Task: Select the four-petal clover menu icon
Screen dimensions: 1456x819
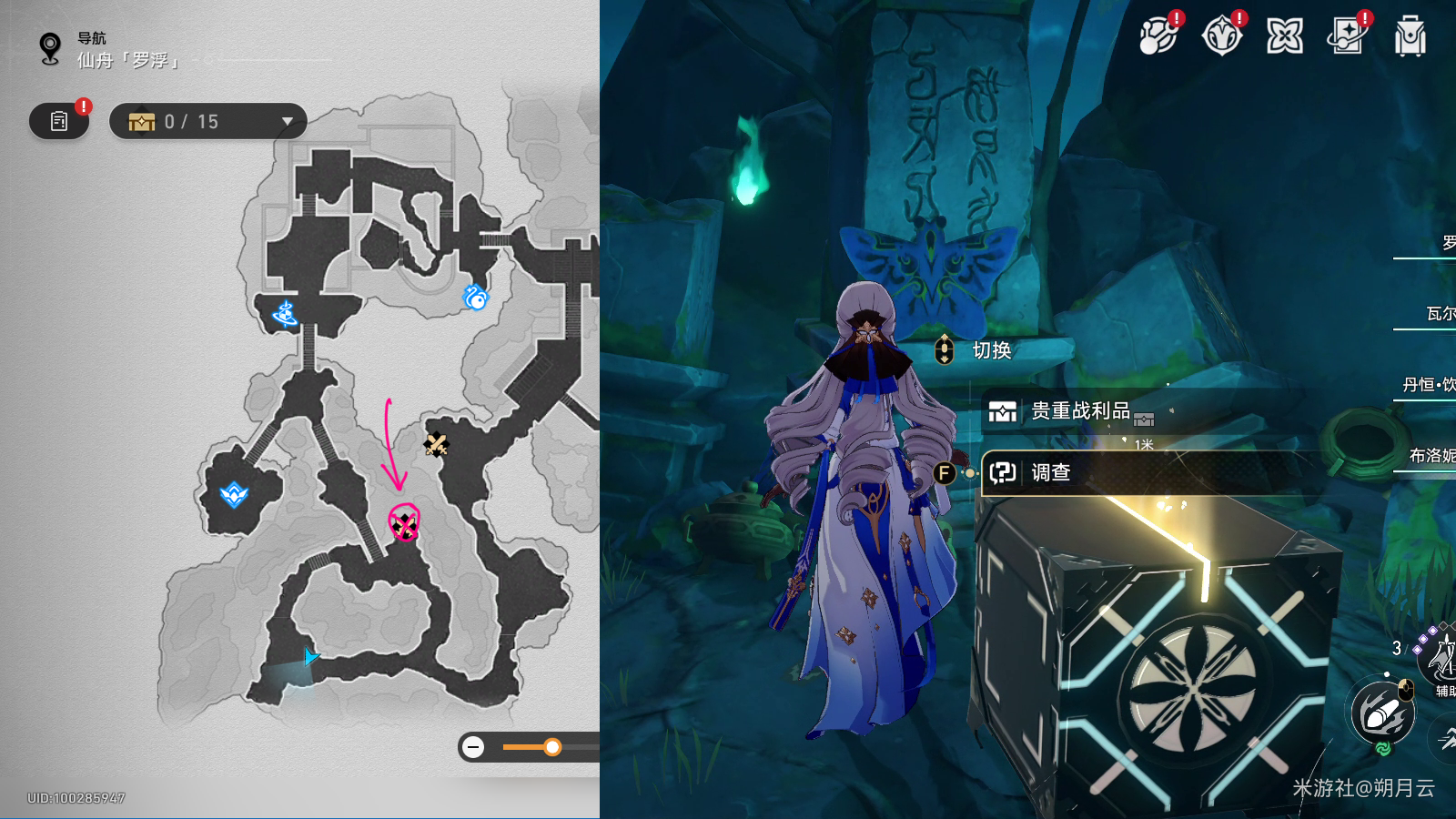Action: [1284, 36]
